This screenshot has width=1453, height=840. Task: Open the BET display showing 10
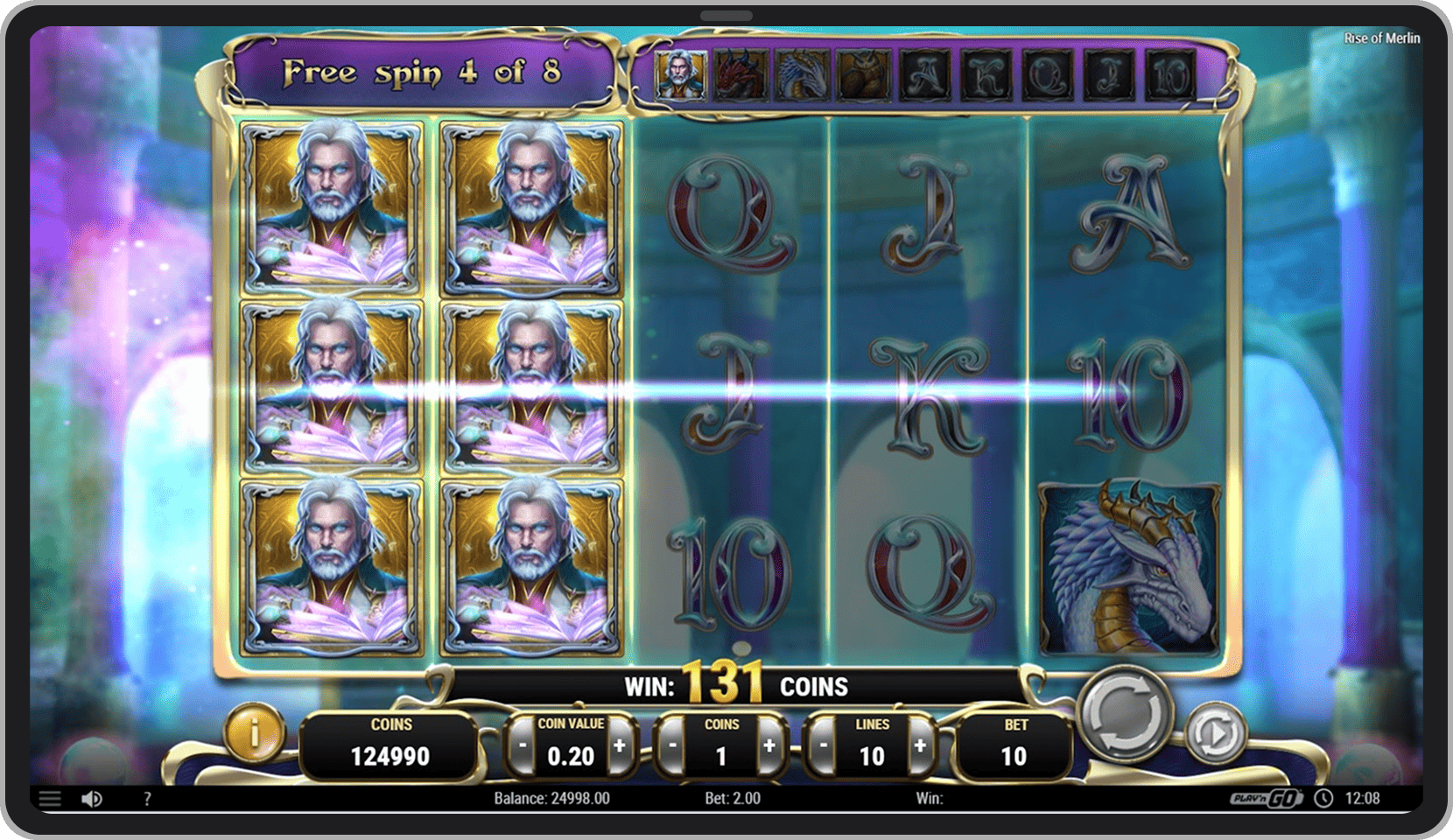click(x=1014, y=743)
